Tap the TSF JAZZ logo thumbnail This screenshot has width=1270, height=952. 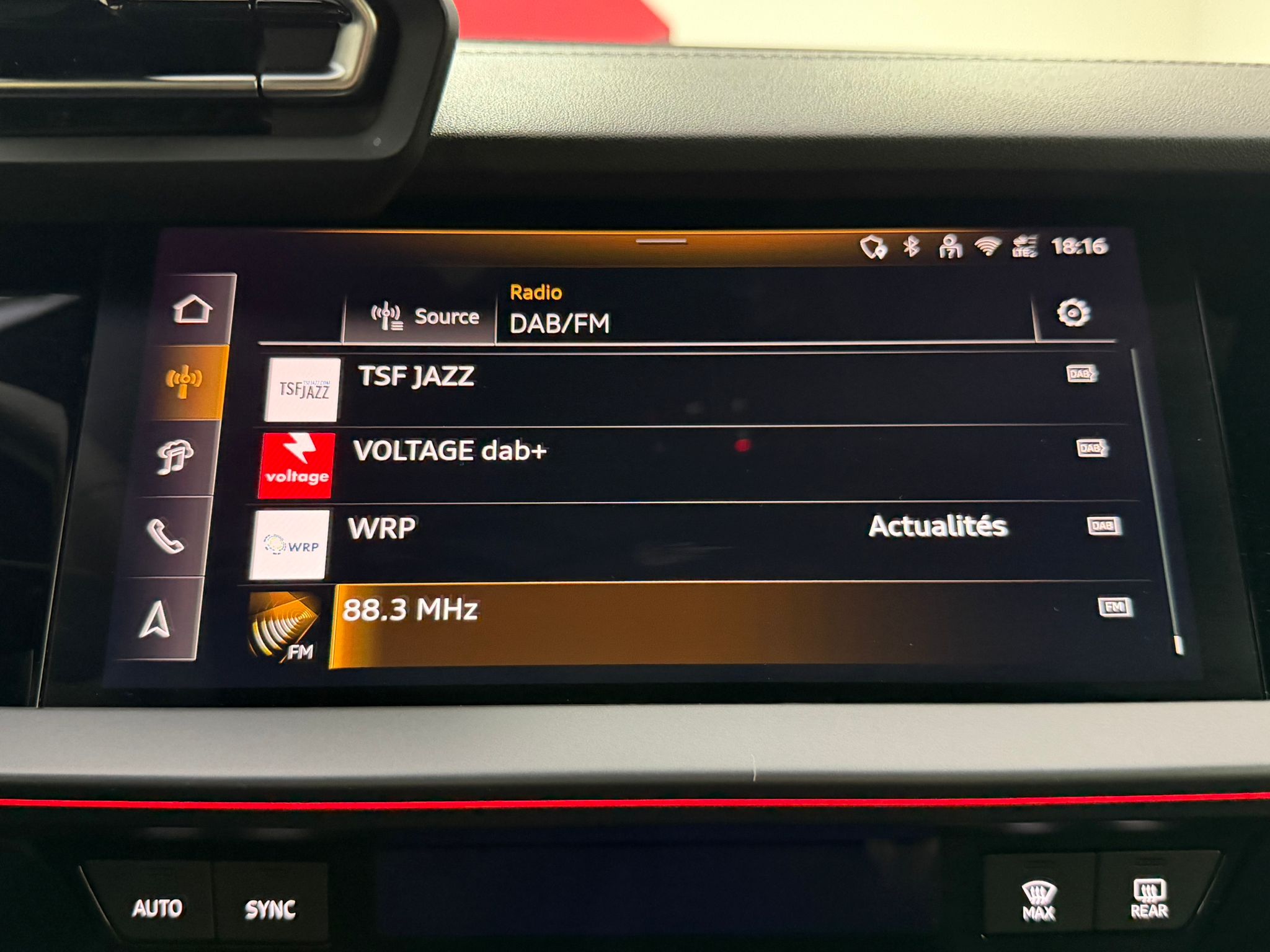[x=303, y=390]
